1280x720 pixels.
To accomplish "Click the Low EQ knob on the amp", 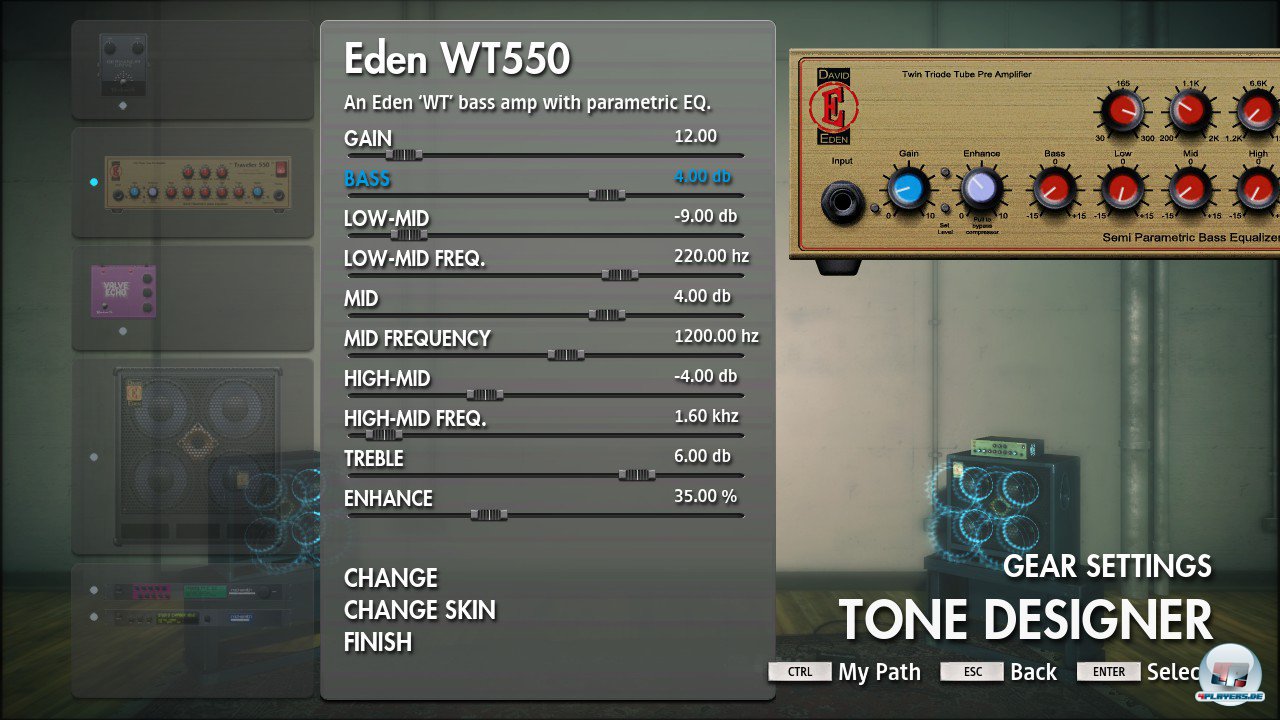I will pyautogui.click(x=1125, y=189).
